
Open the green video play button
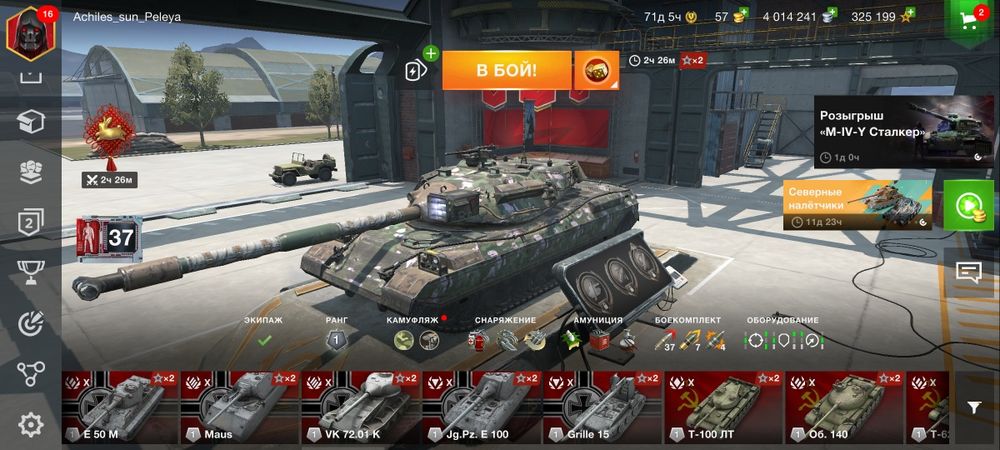point(967,206)
